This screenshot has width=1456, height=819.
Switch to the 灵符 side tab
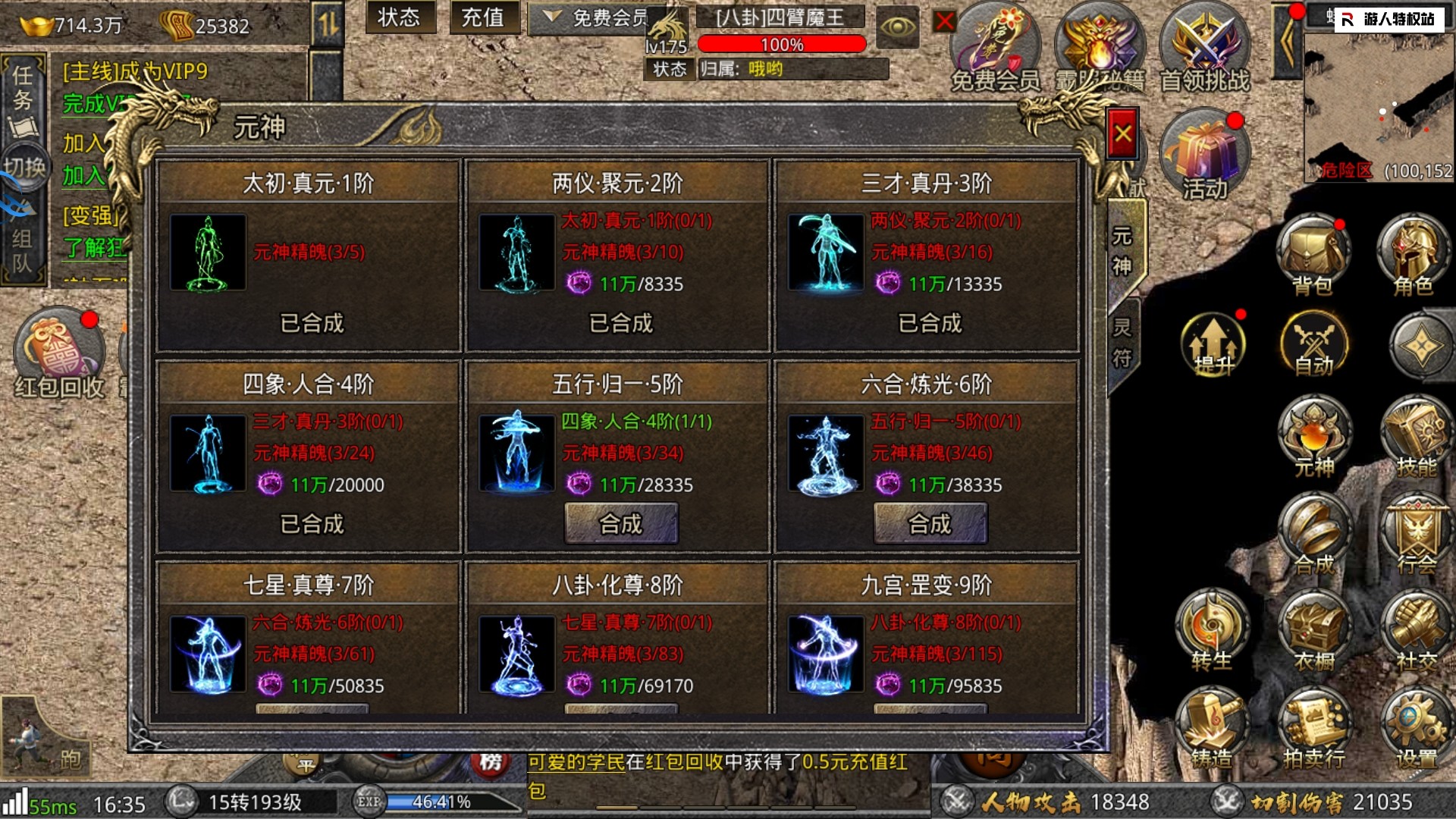click(1122, 343)
